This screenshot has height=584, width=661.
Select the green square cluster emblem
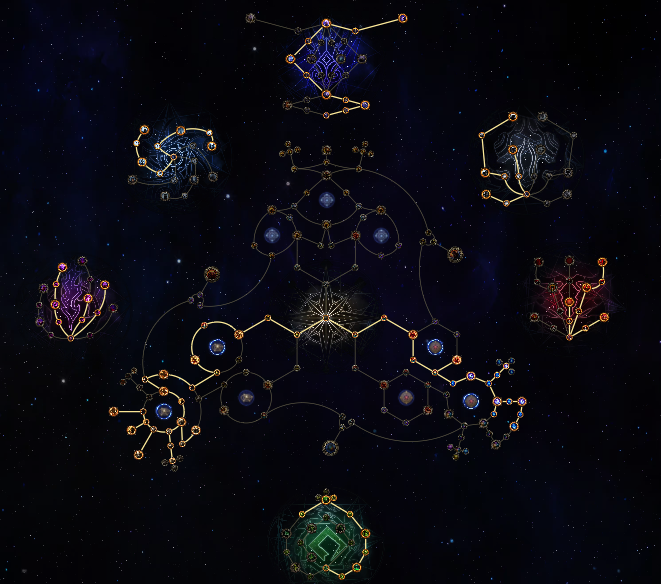click(x=326, y=538)
